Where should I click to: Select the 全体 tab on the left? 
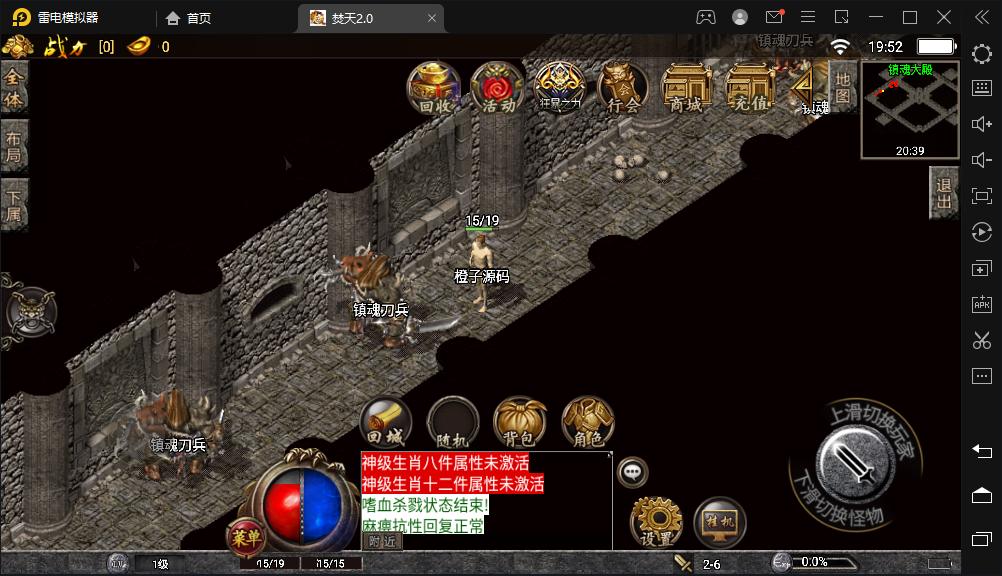click(14, 88)
